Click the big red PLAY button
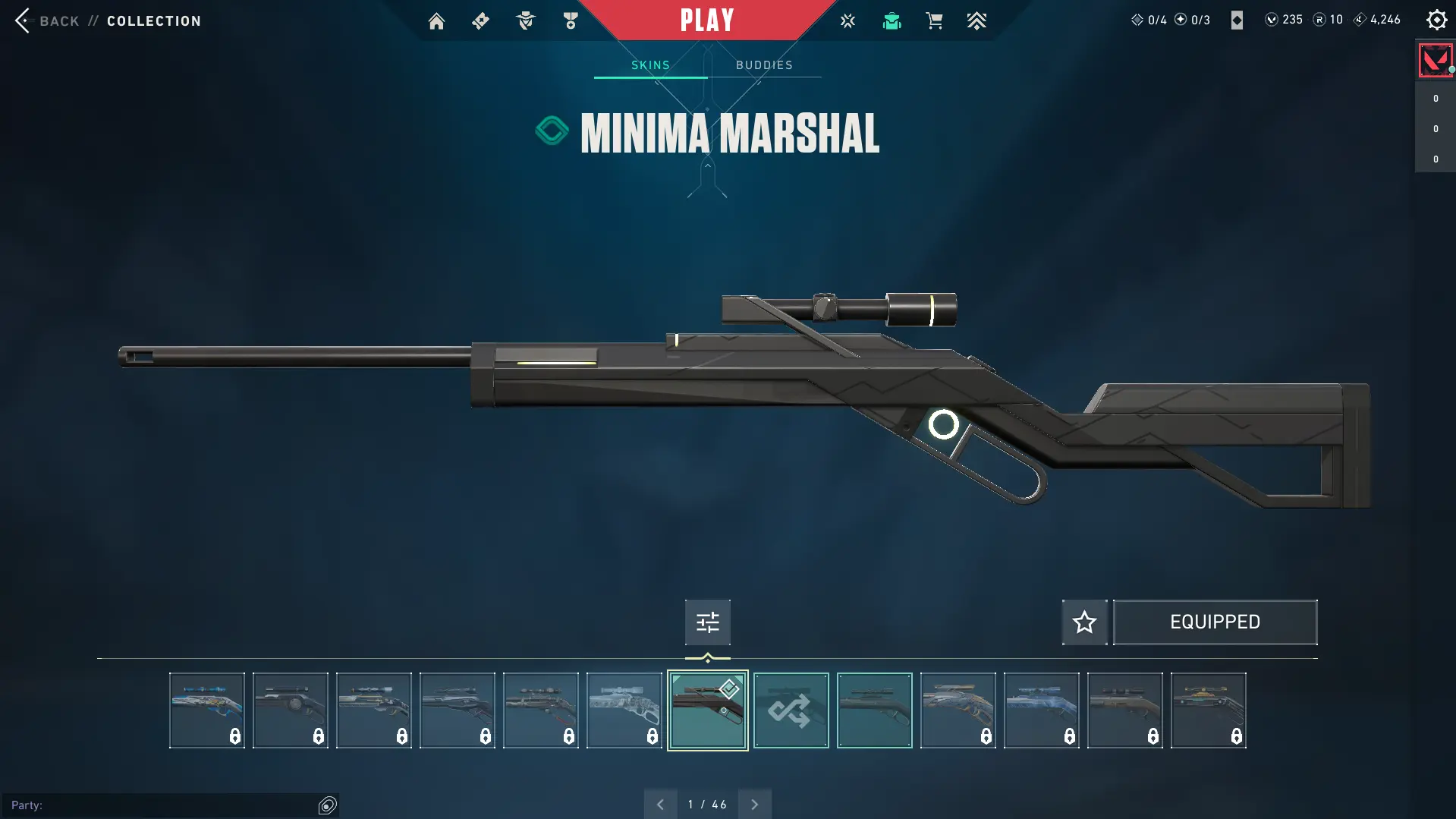The width and height of the screenshot is (1456, 819). click(x=707, y=20)
